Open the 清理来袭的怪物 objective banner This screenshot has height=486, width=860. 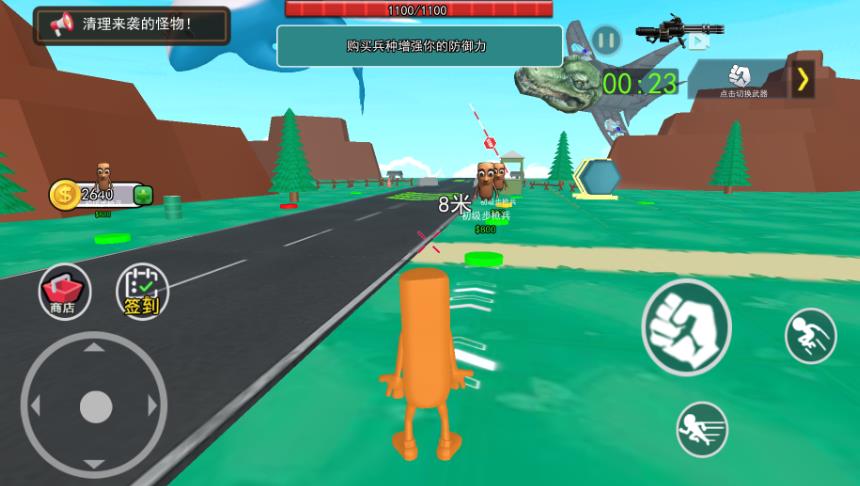(131, 24)
